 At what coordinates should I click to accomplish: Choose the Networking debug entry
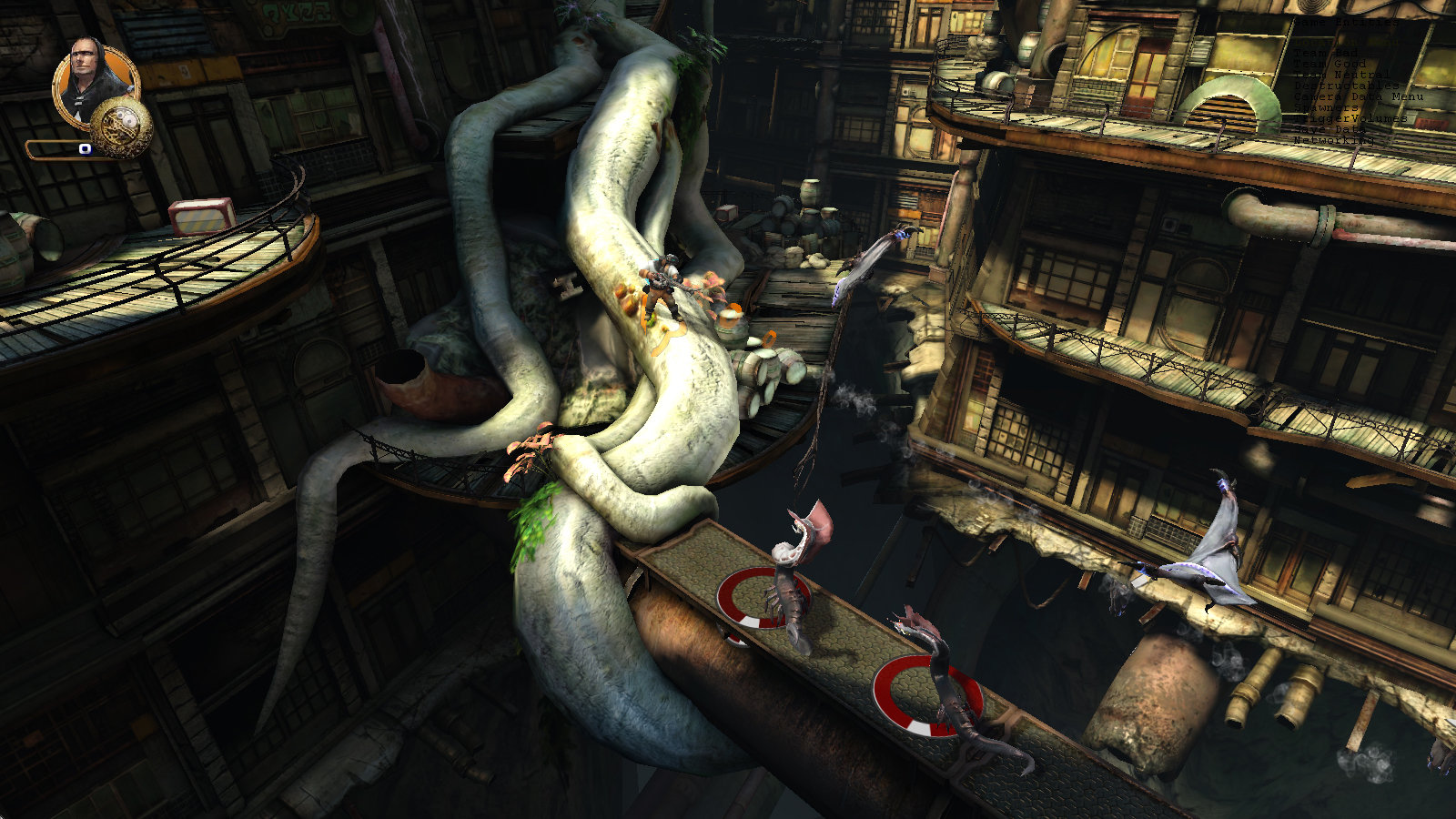click(x=1334, y=140)
